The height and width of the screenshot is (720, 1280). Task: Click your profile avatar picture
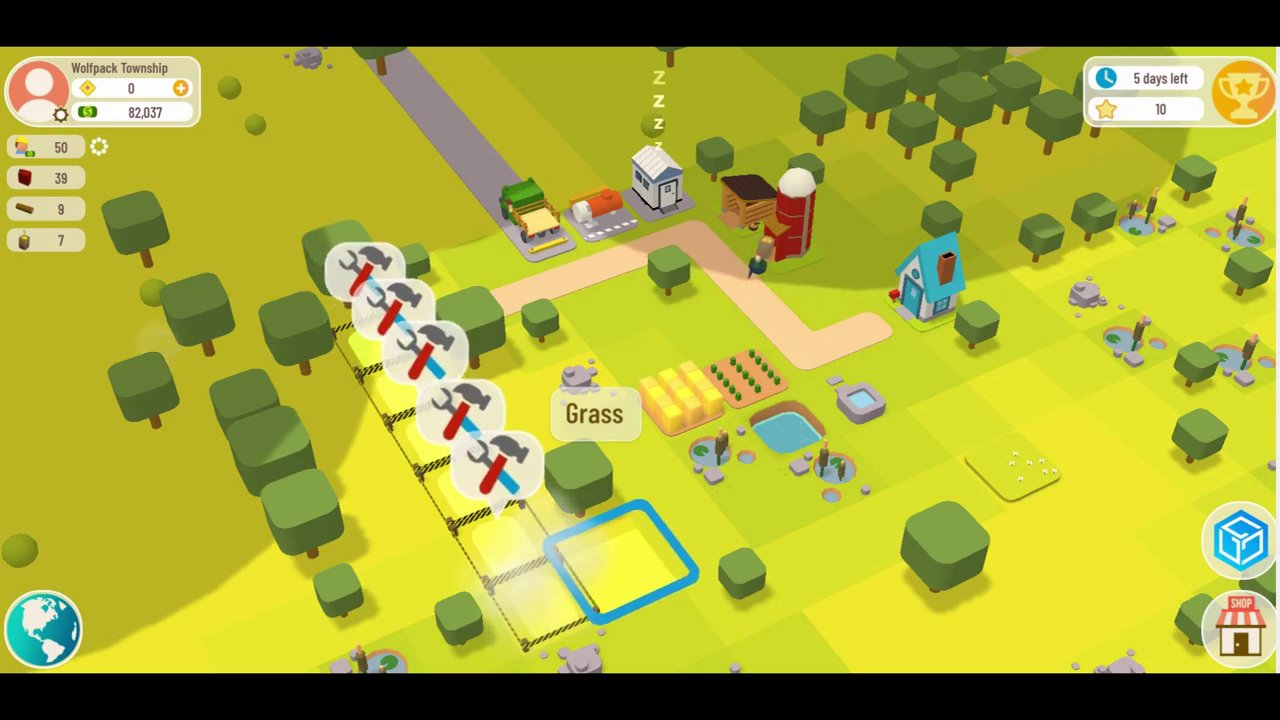coord(40,88)
